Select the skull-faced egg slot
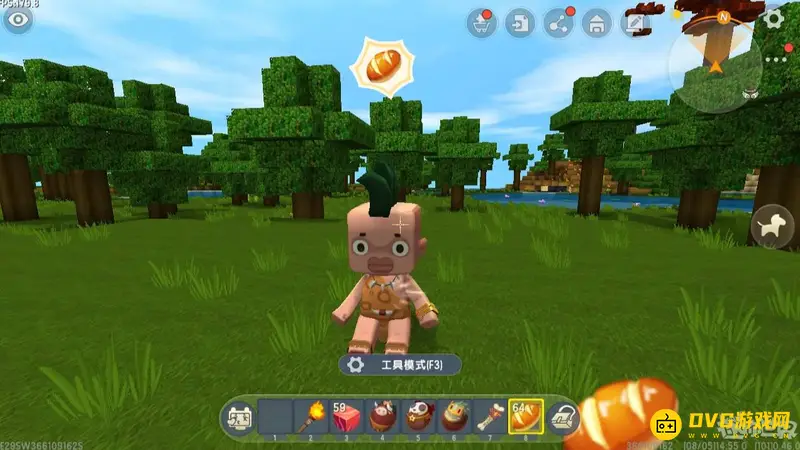The height and width of the screenshot is (450, 800). coord(419,416)
